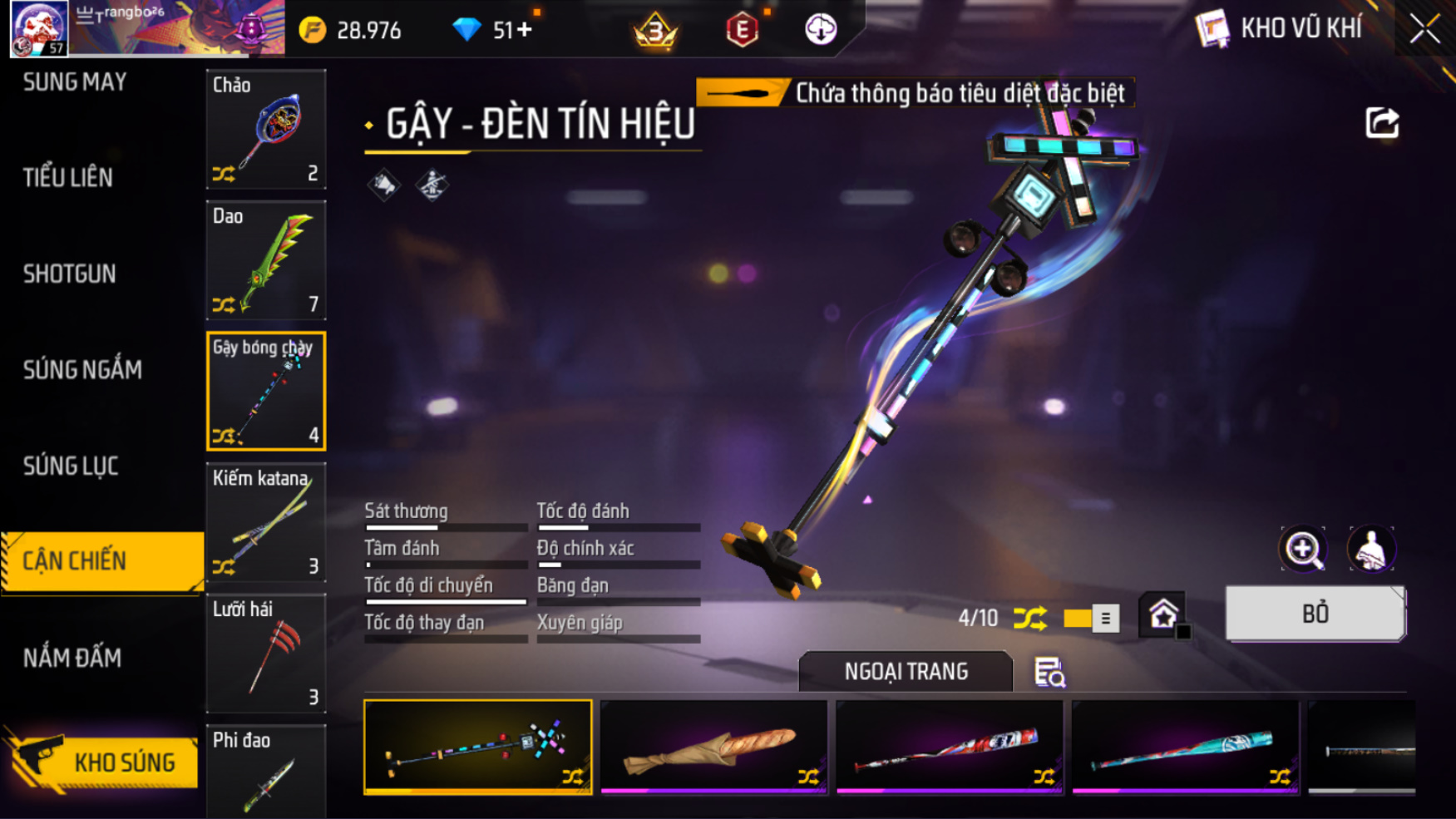
Task: Add diamonds with the plus button
Action: tap(525, 30)
